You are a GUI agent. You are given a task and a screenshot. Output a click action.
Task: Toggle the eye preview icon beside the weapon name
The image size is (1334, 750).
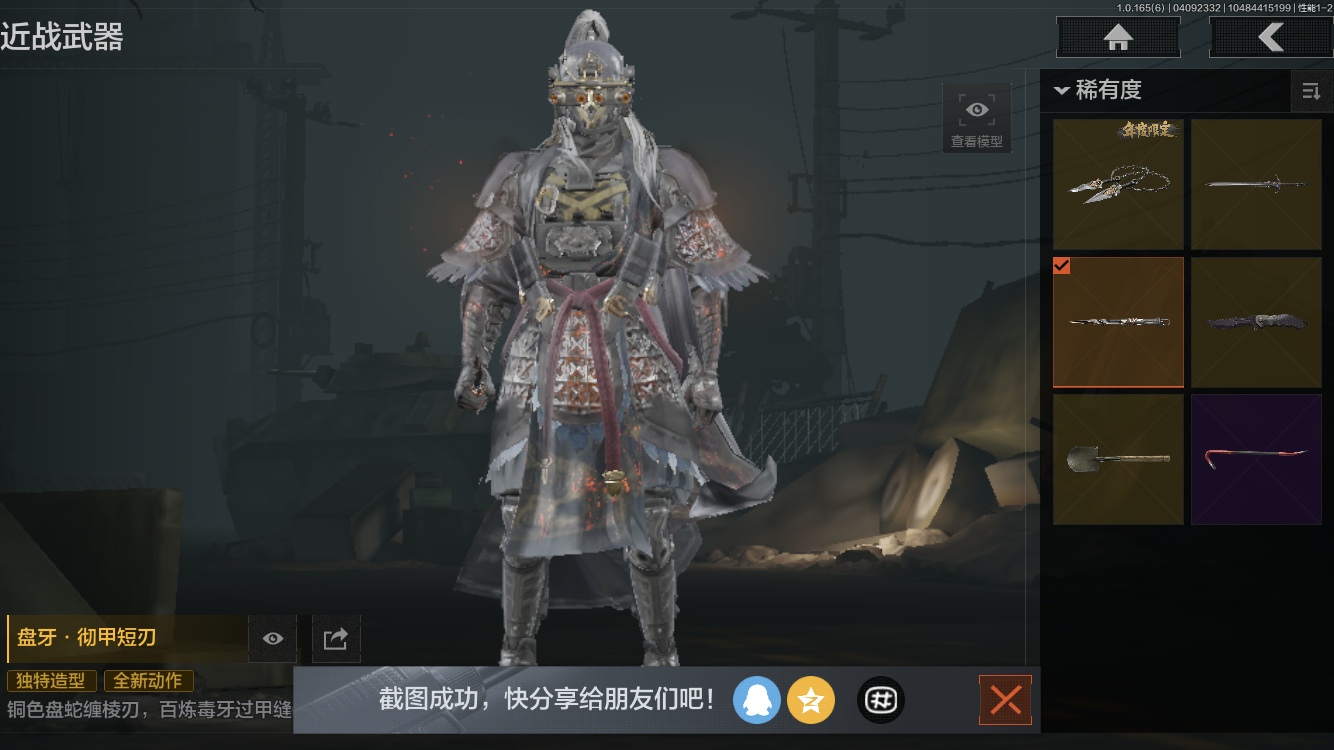[x=272, y=638]
